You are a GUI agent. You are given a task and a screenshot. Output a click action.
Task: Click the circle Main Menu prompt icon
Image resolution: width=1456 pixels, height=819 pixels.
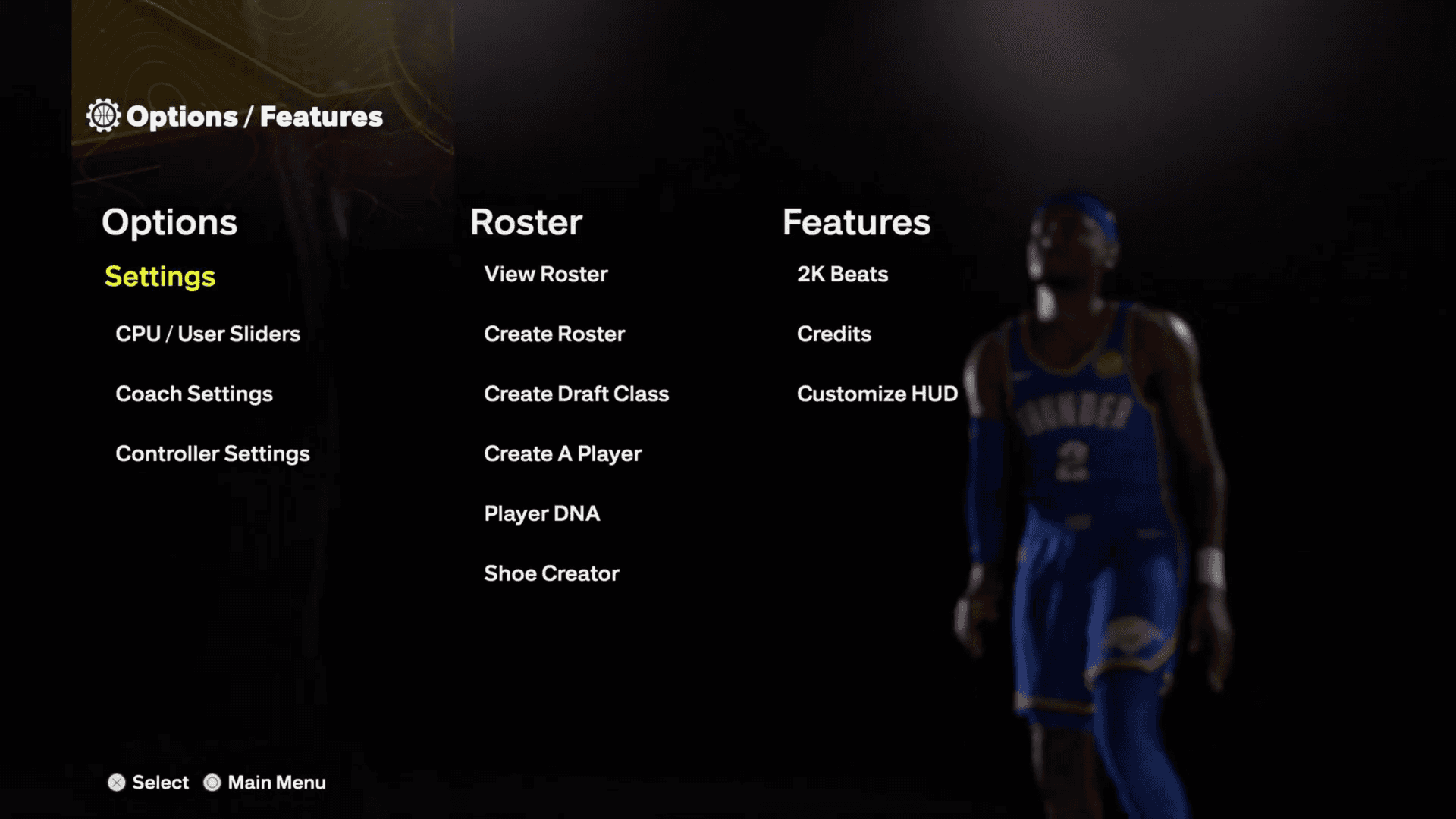212,782
